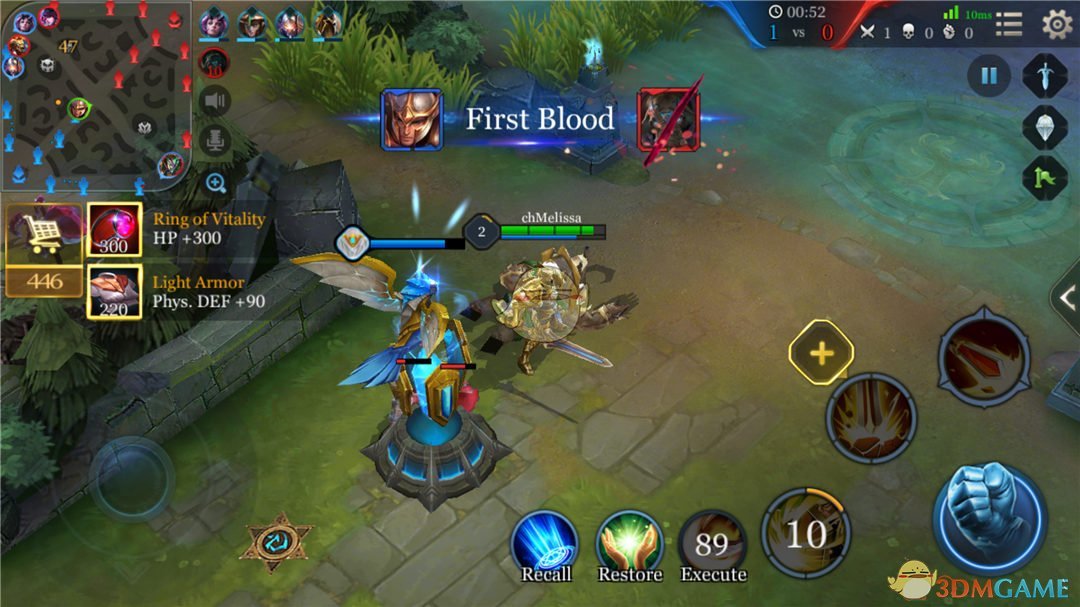The width and height of the screenshot is (1080, 607).
Task: Select the Execute talent icon
Action: pos(713,545)
